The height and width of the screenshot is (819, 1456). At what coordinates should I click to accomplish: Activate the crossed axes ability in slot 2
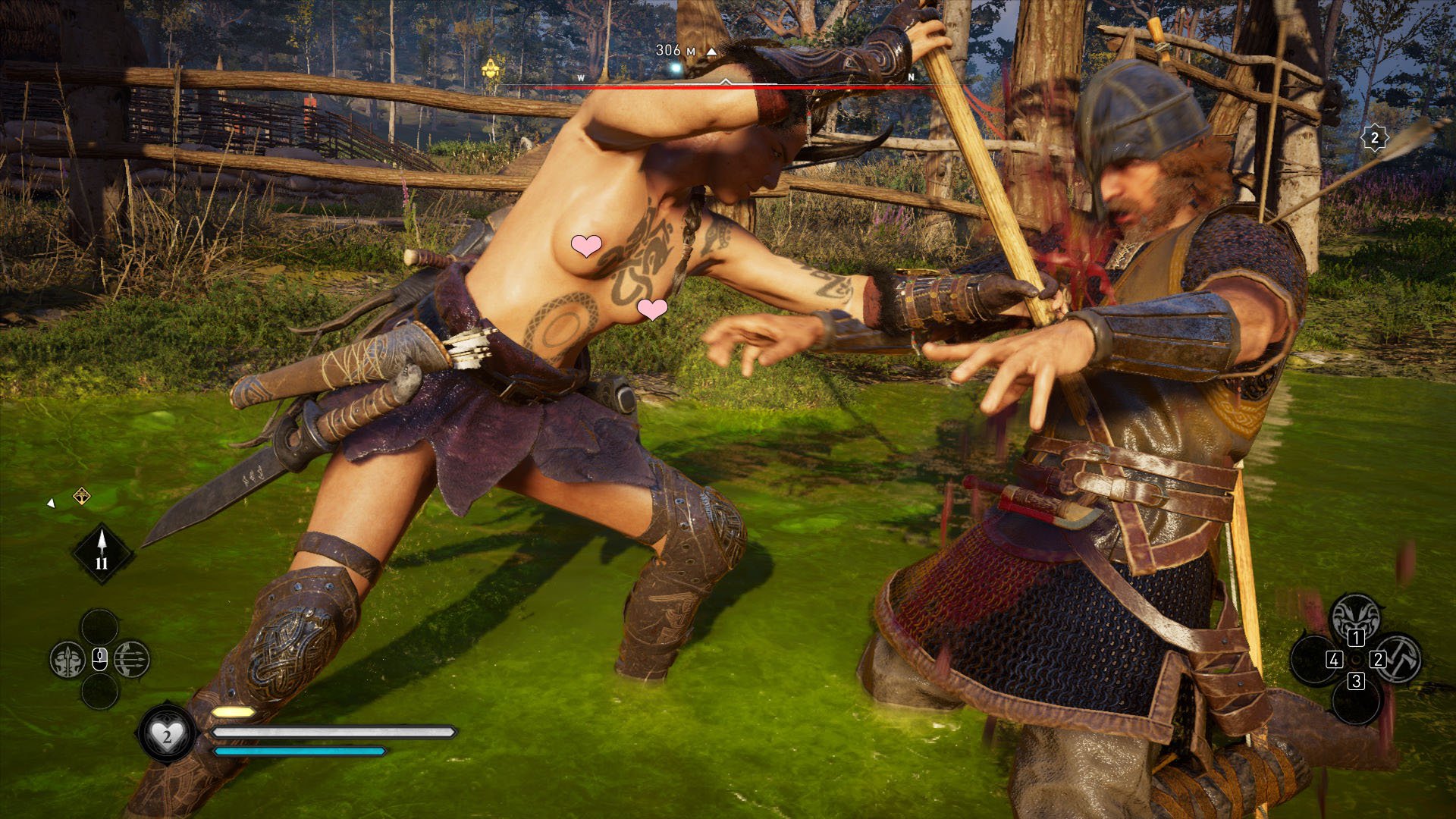coord(1399,658)
